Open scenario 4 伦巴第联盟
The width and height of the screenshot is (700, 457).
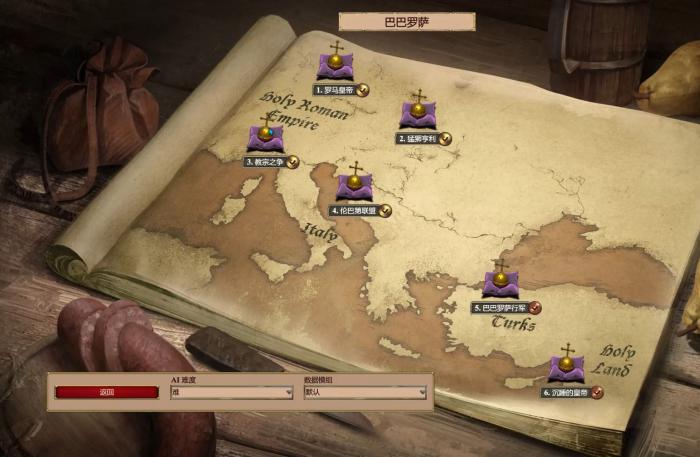coord(354,187)
